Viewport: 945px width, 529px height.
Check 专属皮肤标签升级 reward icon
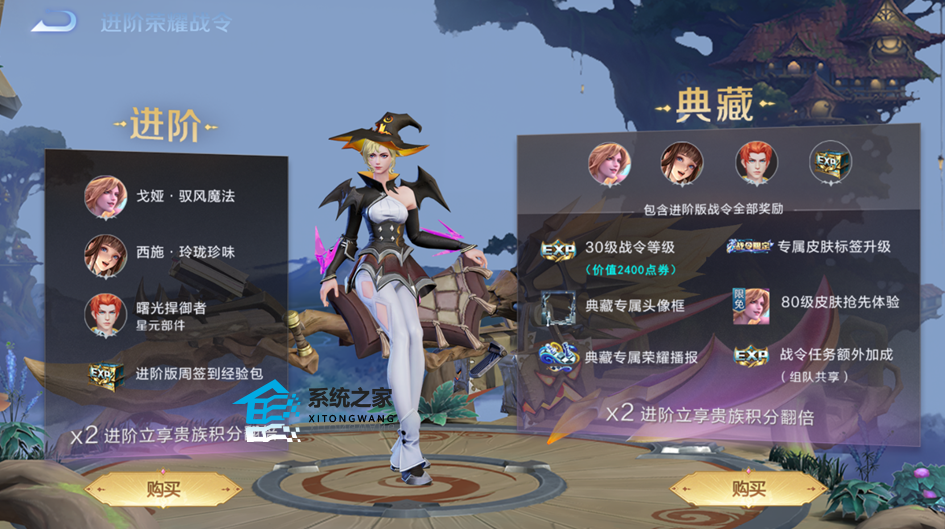750,247
